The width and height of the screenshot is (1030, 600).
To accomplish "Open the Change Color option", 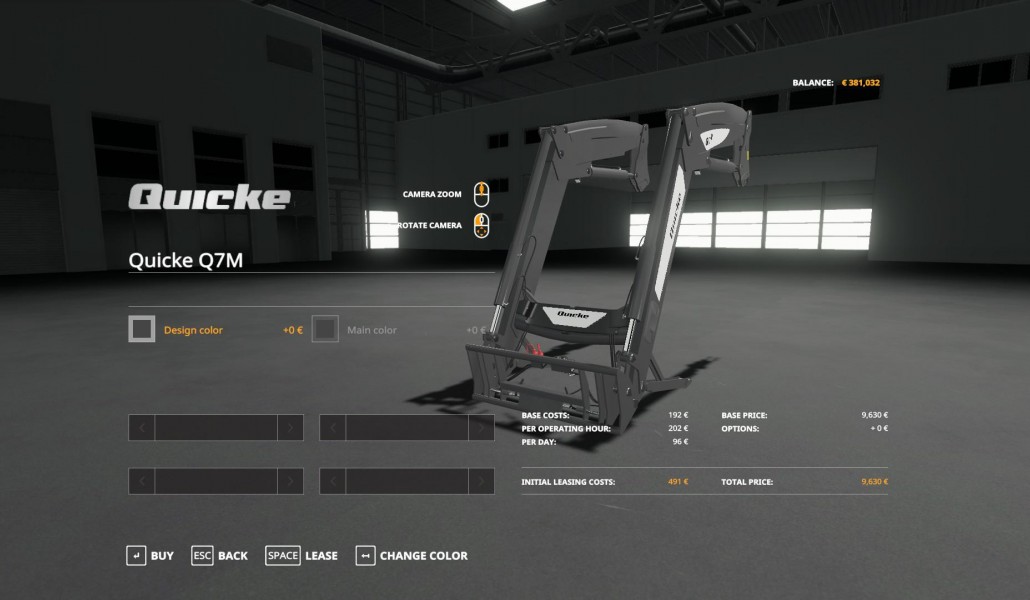I will 412,556.
